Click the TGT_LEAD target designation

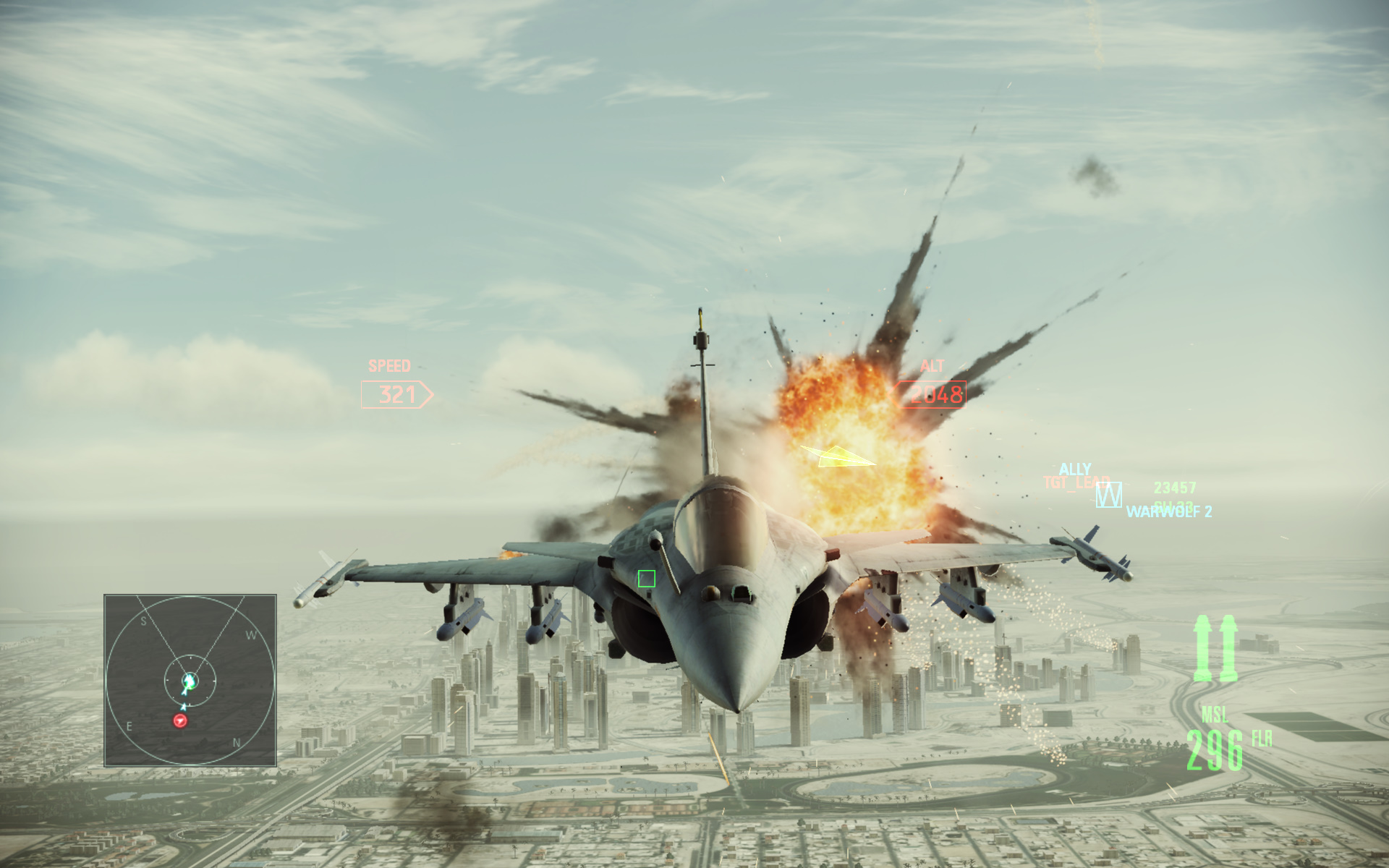[x=1076, y=482]
